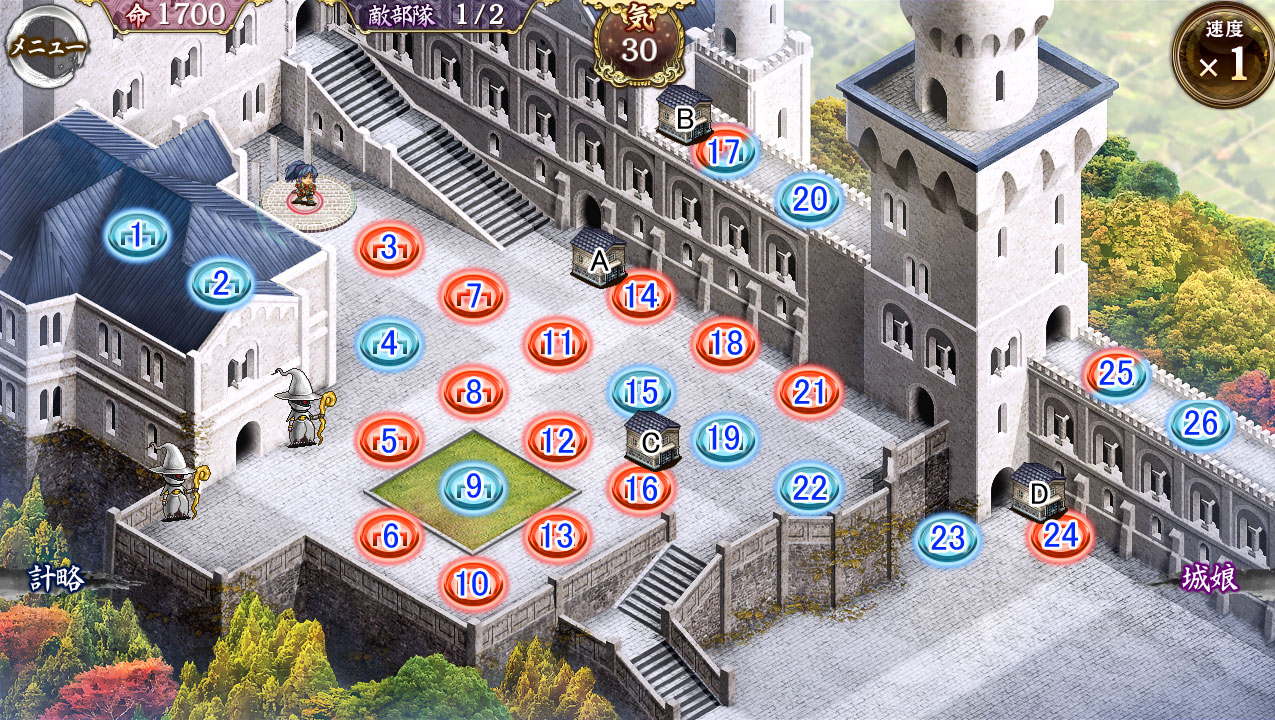Pick blue deployment tile 9 on grass

pyautogui.click(x=474, y=488)
